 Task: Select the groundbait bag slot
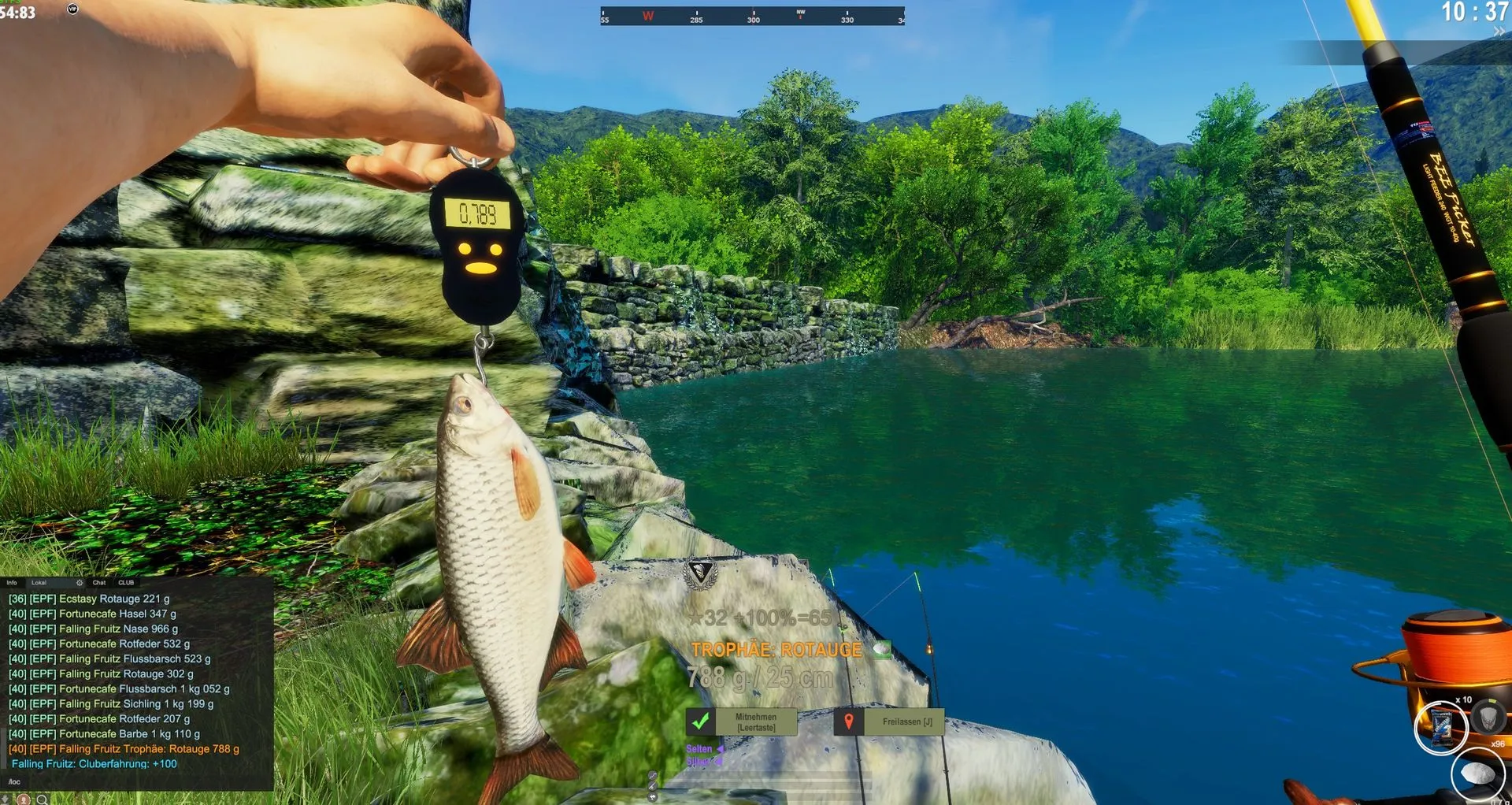(1440, 726)
